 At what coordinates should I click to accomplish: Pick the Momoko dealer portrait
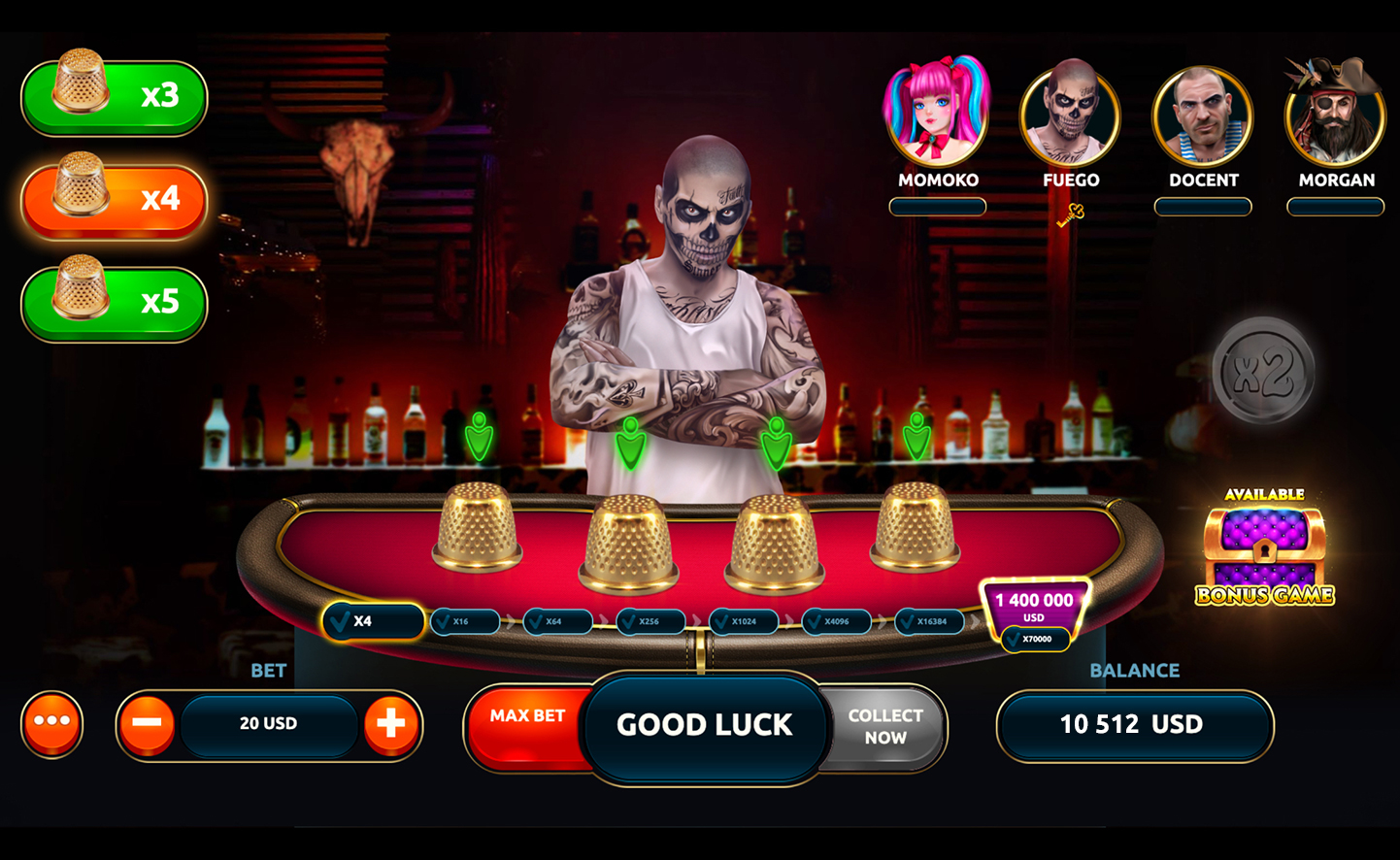[937, 114]
